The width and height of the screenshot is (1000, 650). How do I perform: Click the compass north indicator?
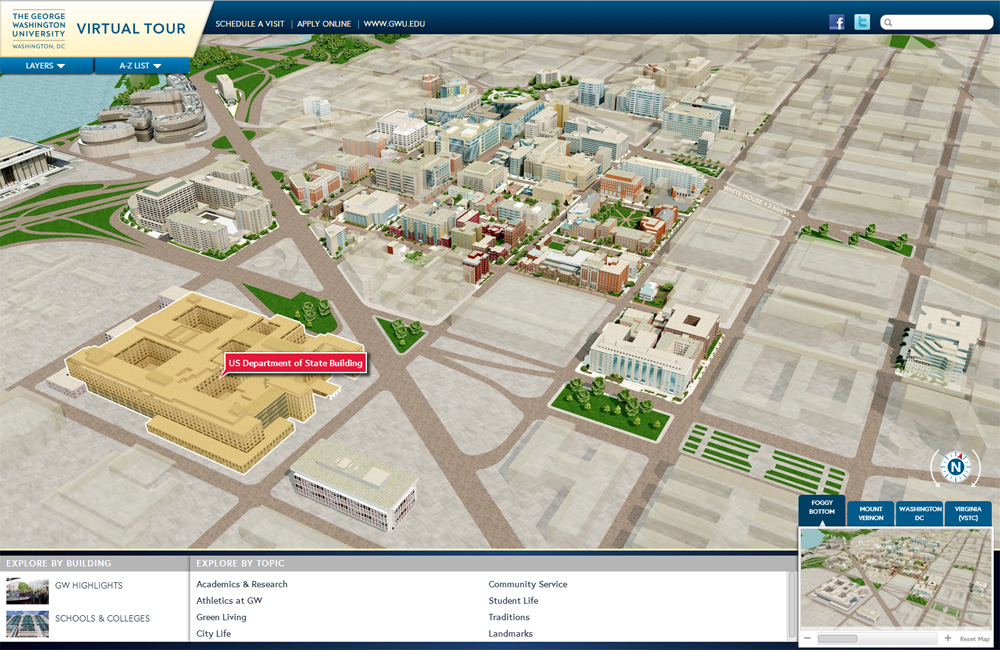957,466
